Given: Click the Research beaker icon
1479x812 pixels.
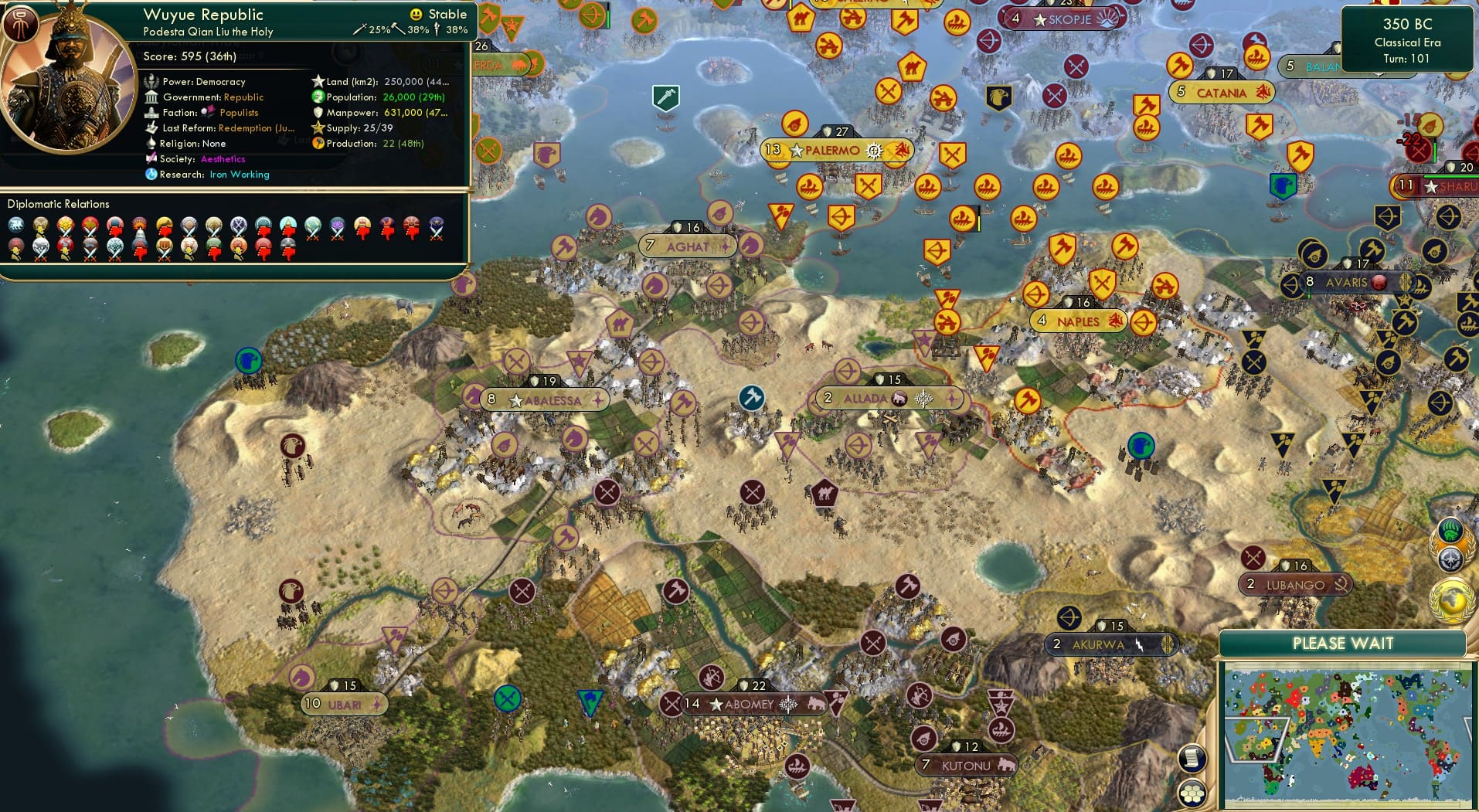Looking at the screenshot, I should tap(153, 175).
